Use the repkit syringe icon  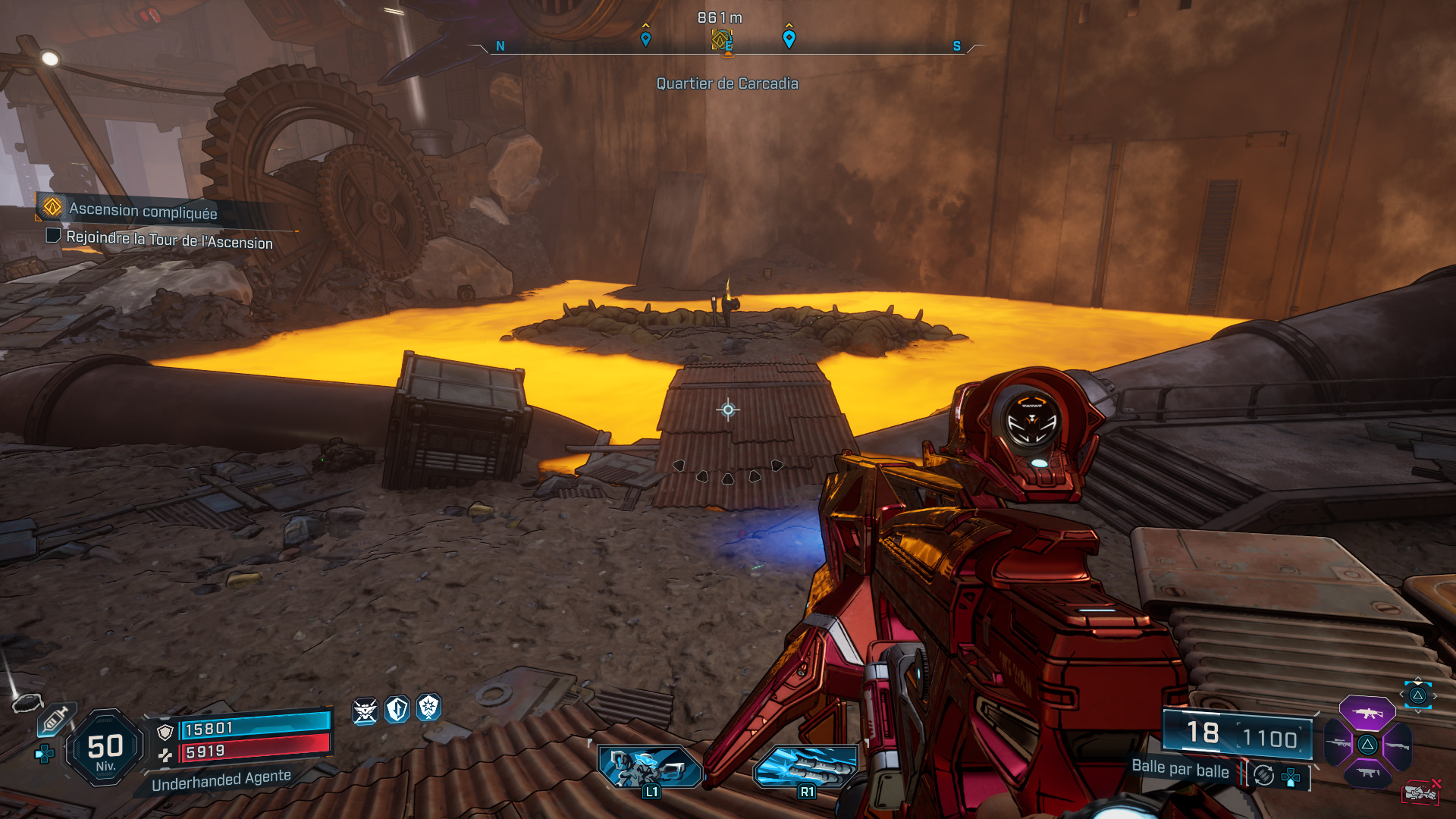point(55,719)
